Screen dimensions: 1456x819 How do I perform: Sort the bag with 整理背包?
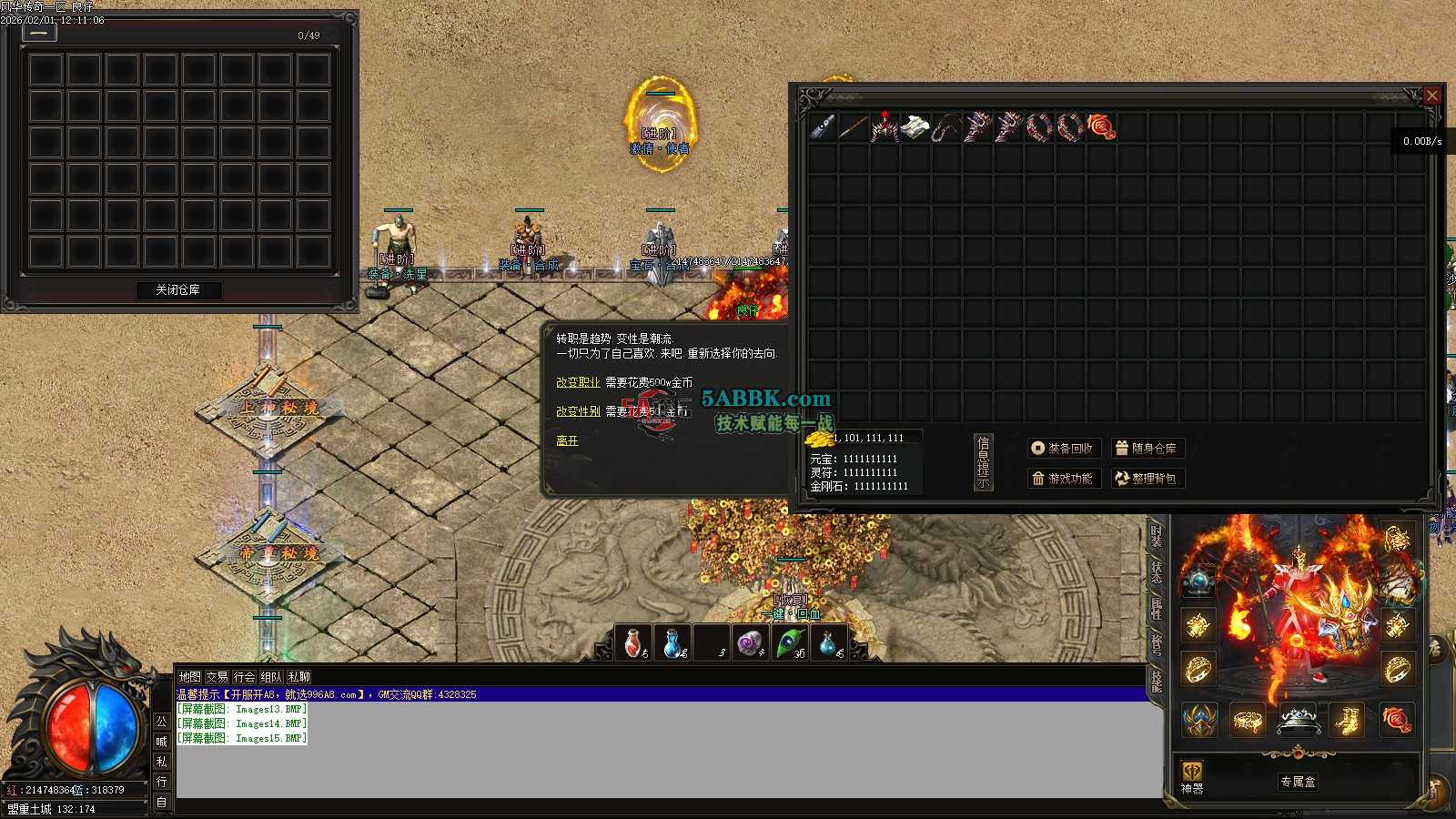(1147, 479)
